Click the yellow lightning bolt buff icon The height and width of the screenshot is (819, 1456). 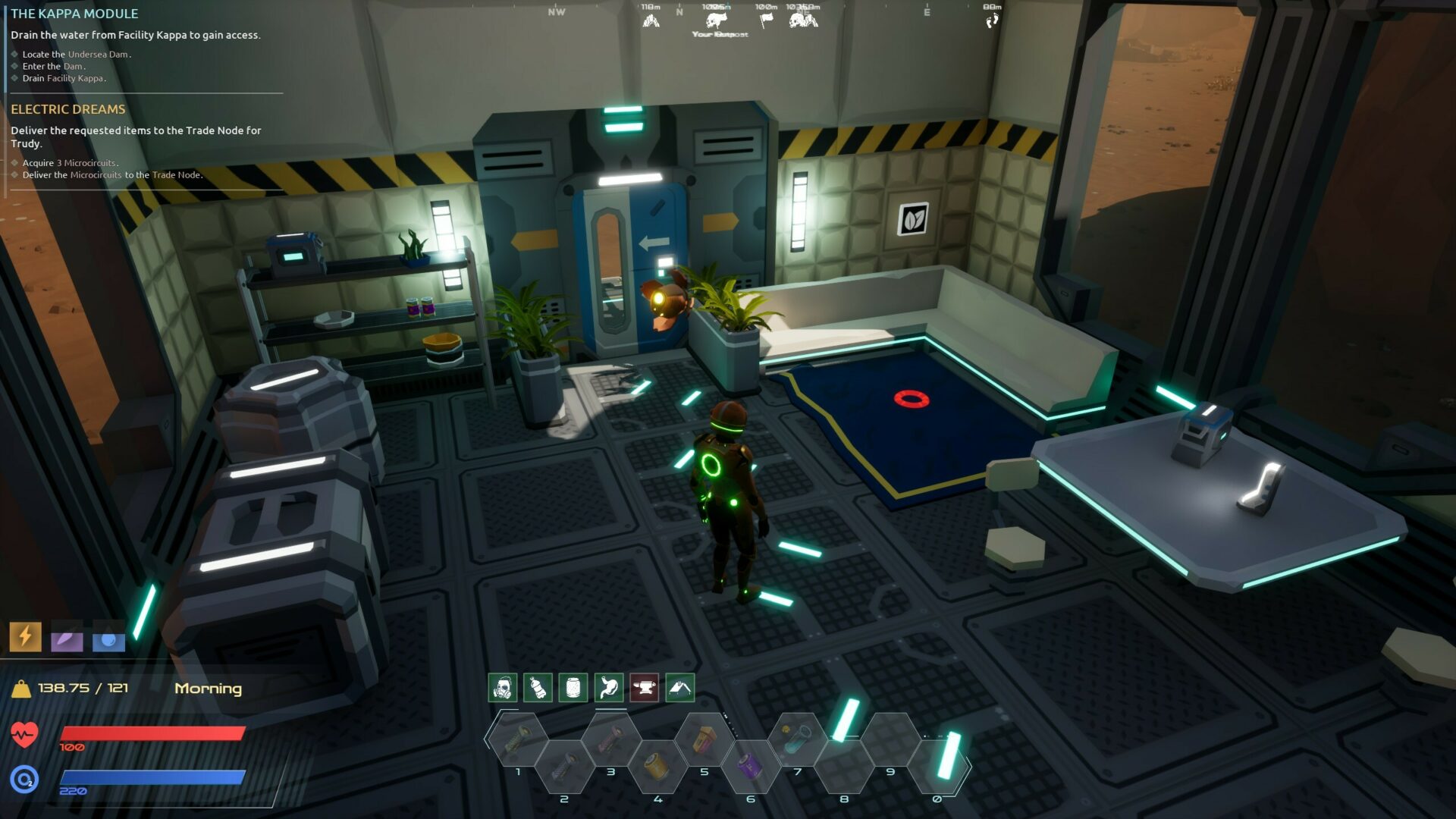[x=25, y=636]
